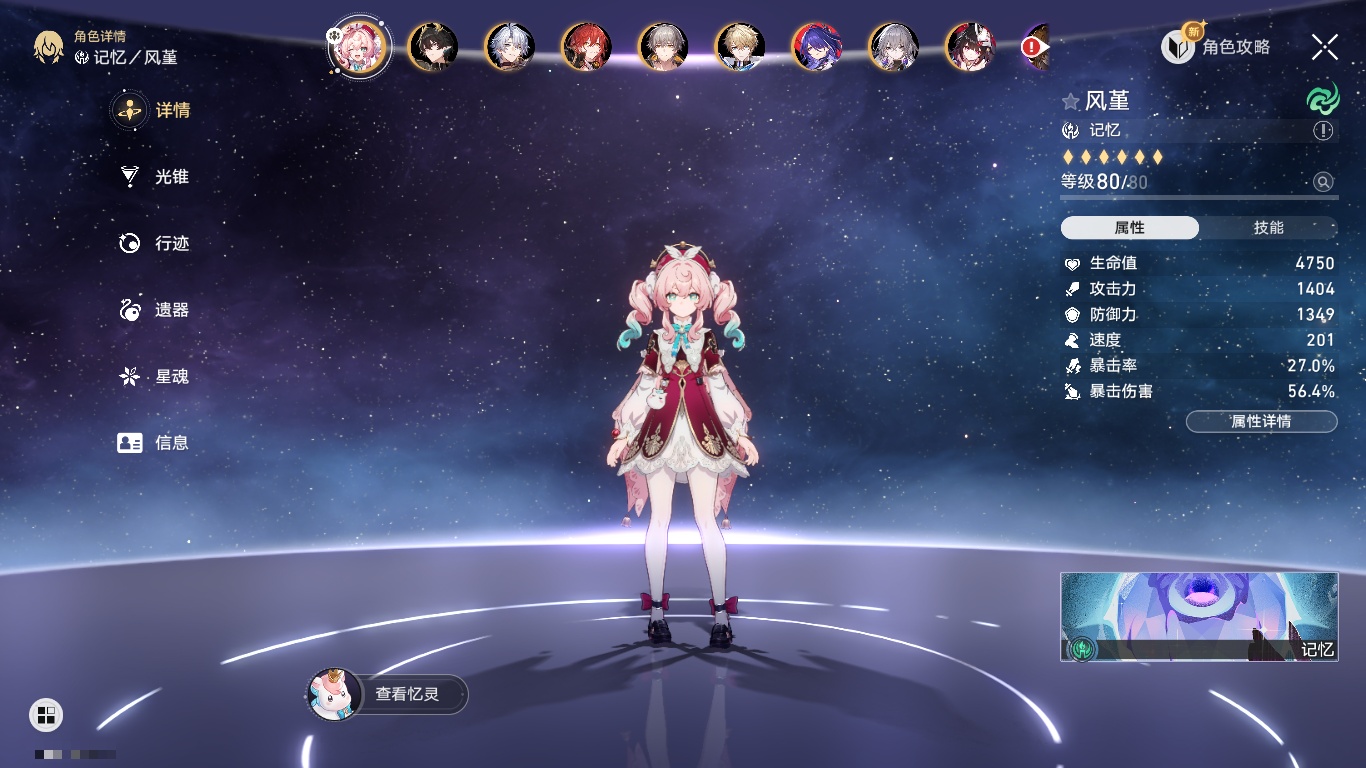Image resolution: width=1366 pixels, height=768 pixels.
Task: Go to the 遗器 relics page
Action: point(155,310)
